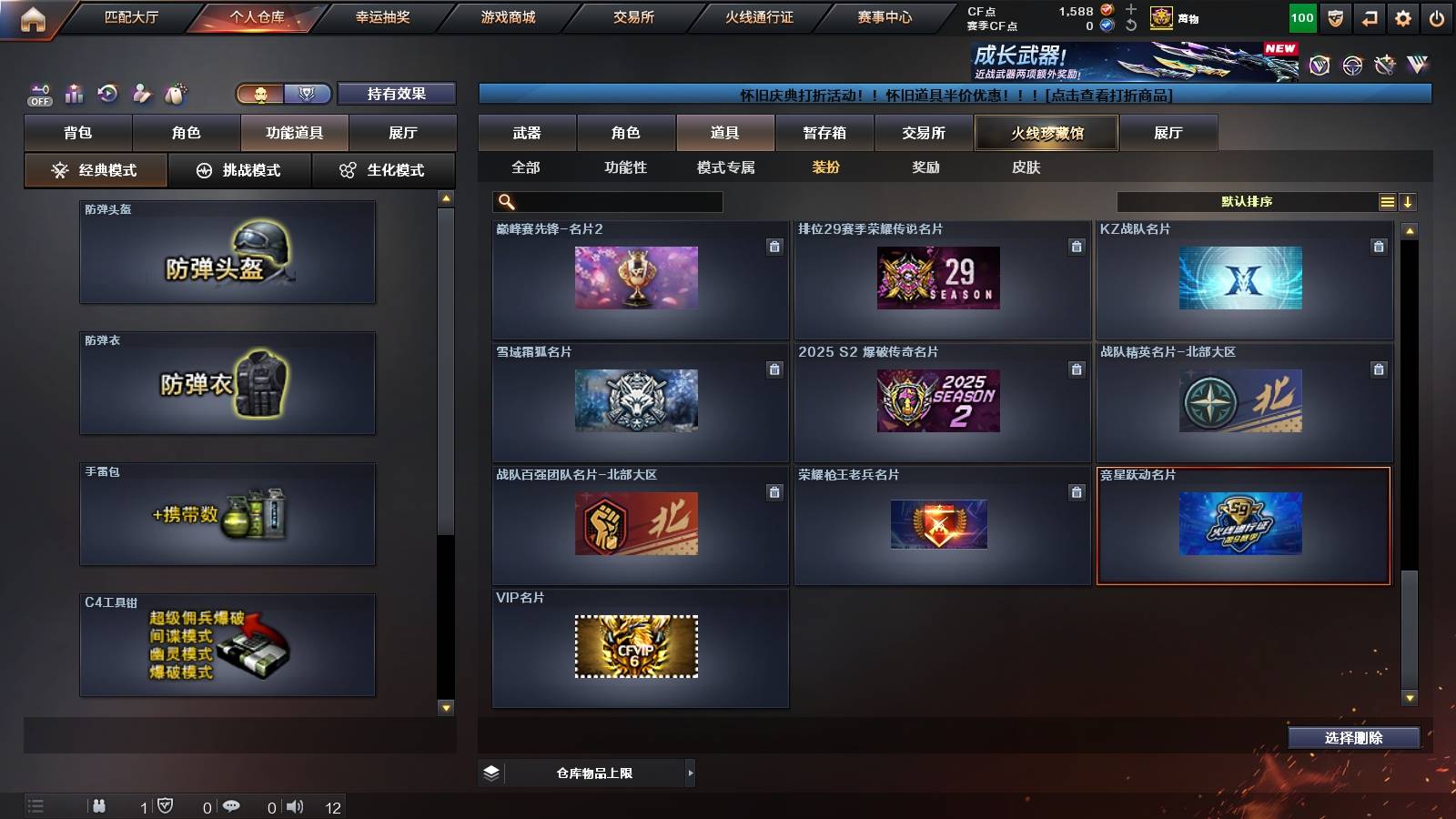This screenshot has height=819, width=1456.
Task: Click the descending sort arrow beside 默认排序
Action: [x=1408, y=201]
